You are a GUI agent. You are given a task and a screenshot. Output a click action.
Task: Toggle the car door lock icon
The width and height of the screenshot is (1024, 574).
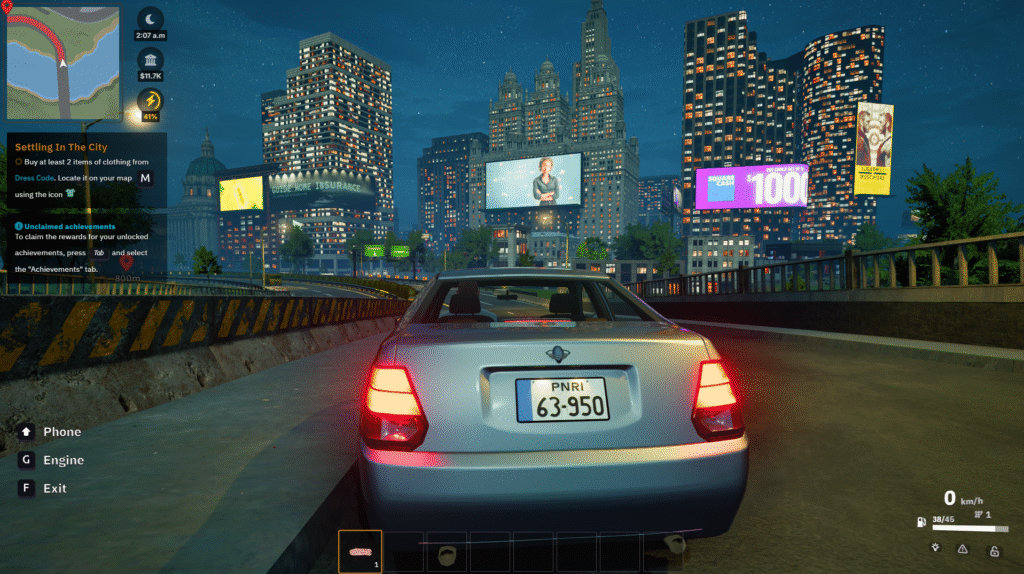994,549
